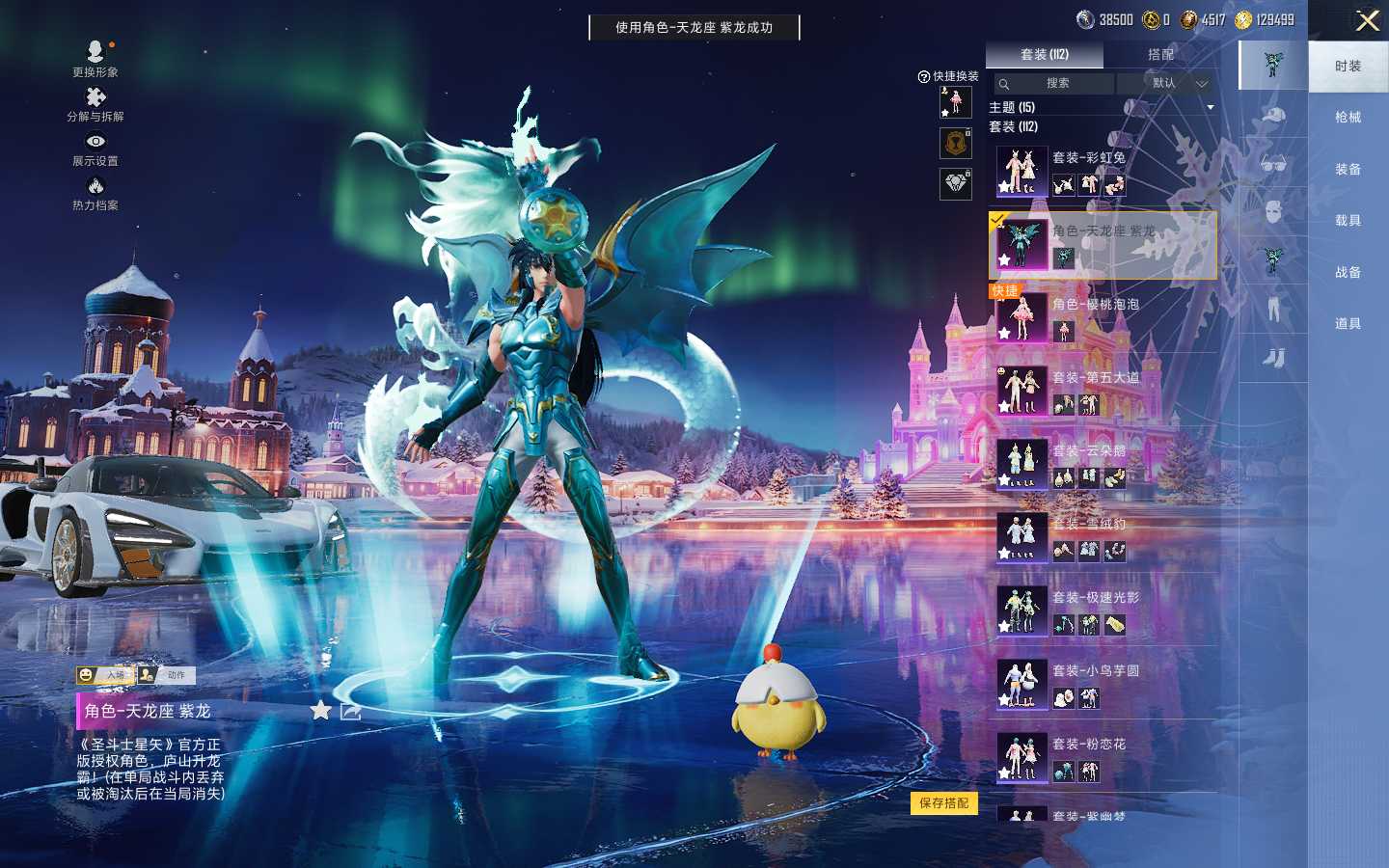
Task: Select 载具 category in the sidebar
Action: coord(1348,221)
